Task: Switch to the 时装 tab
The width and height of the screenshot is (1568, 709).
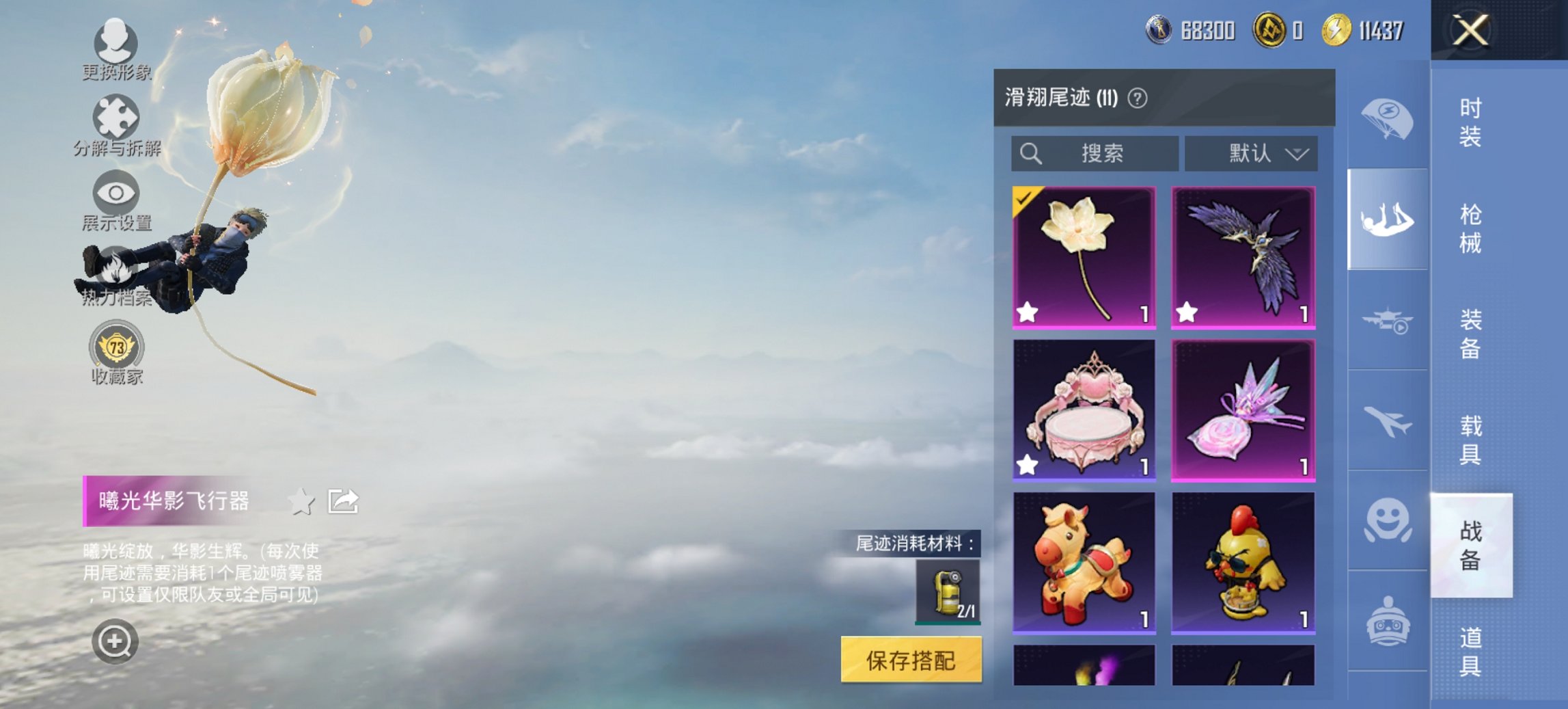Action: coord(1469,123)
